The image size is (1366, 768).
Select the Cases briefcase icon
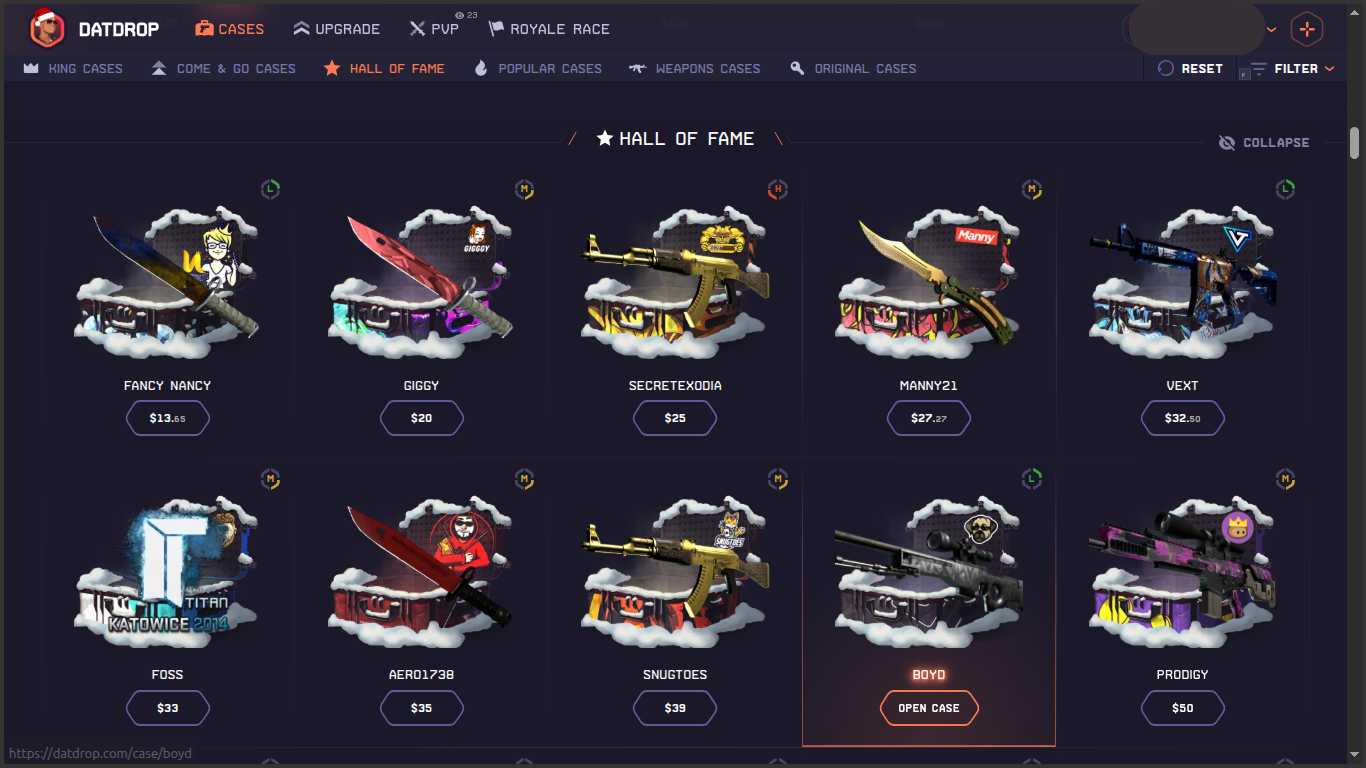click(x=204, y=28)
